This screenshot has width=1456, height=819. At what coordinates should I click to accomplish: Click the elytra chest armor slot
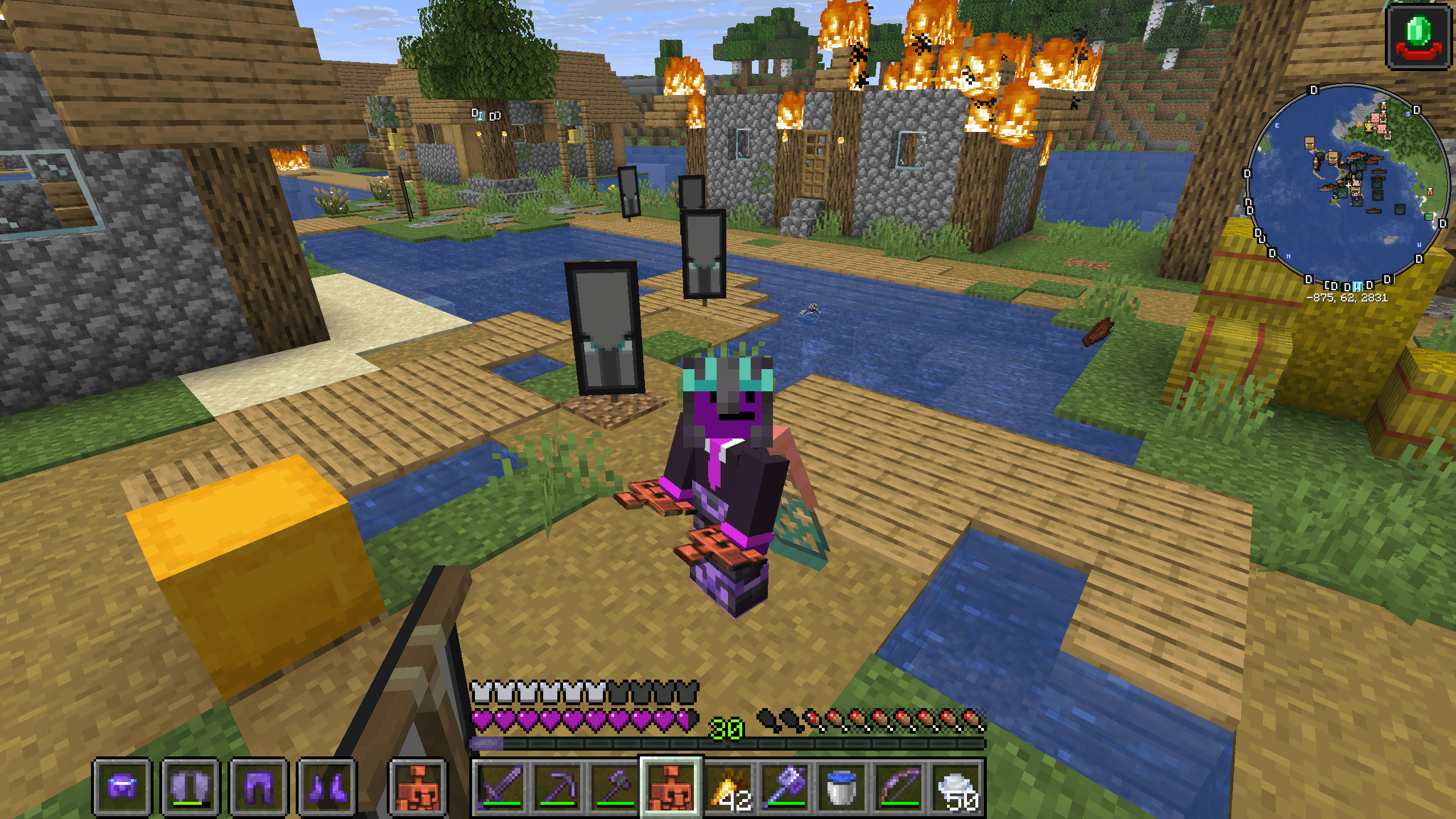[191, 787]
